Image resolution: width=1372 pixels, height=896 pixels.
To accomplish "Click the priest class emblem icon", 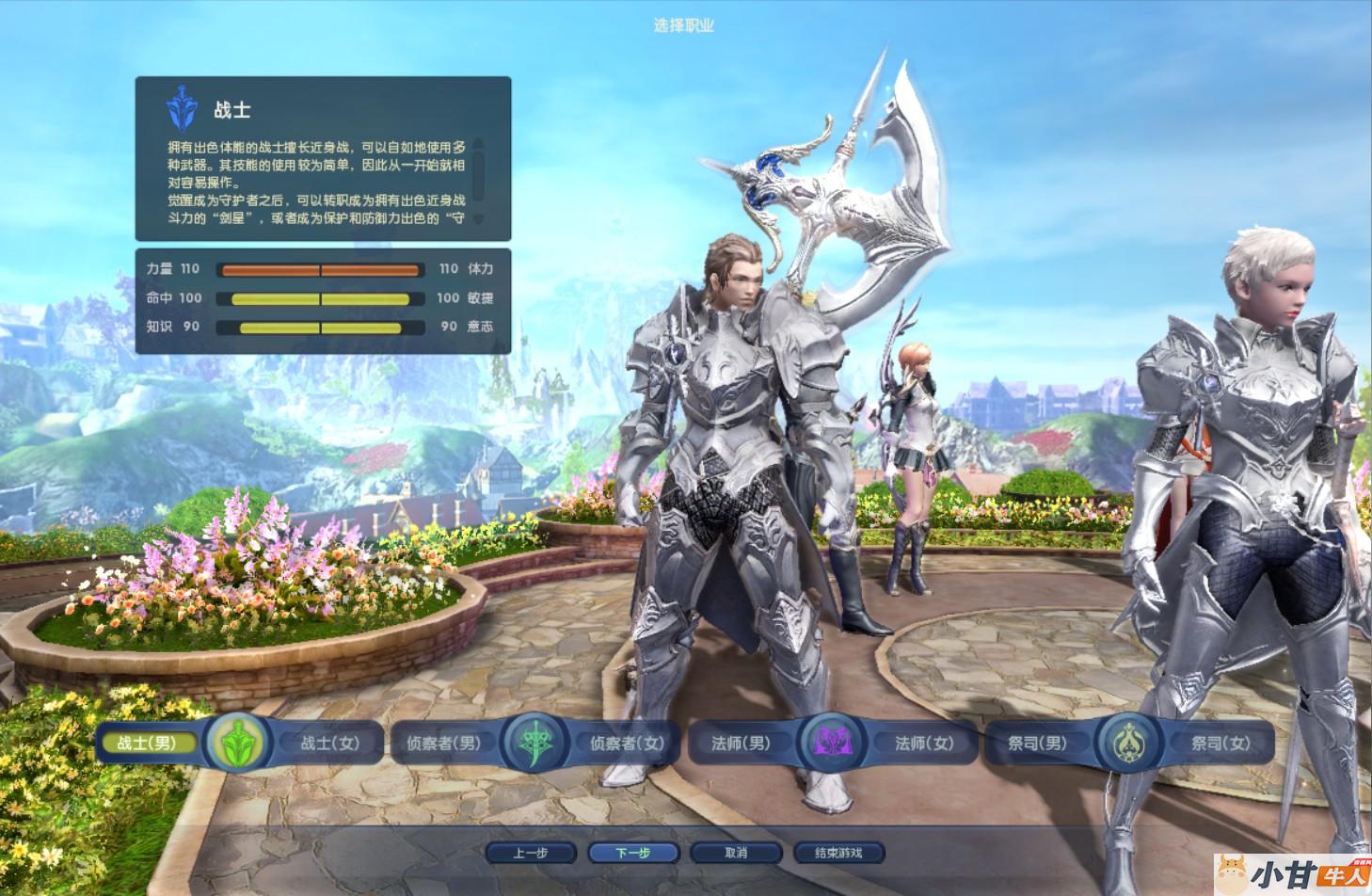I will click(1128, 744).
